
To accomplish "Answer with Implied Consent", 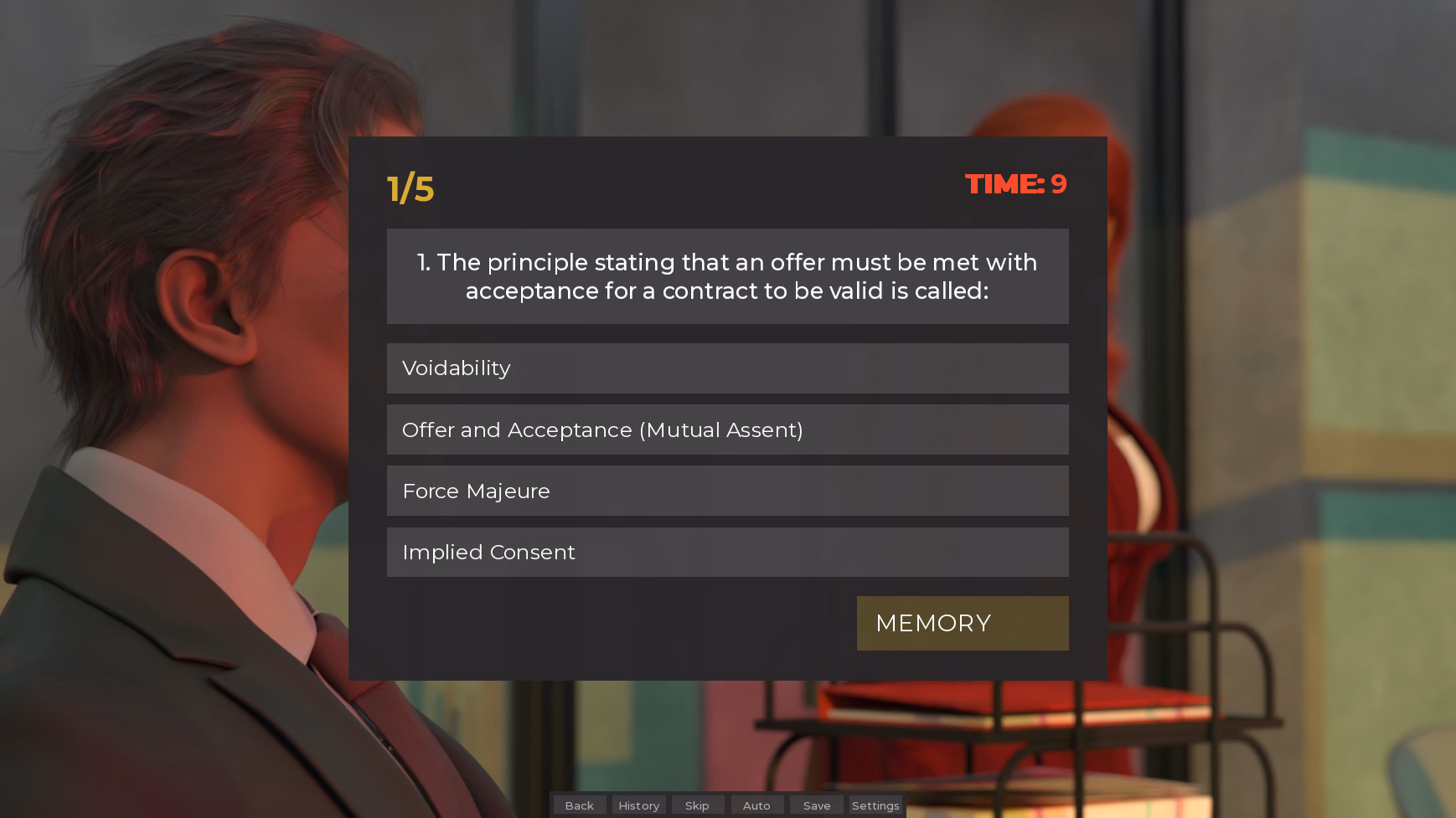I will pos(727,553).
